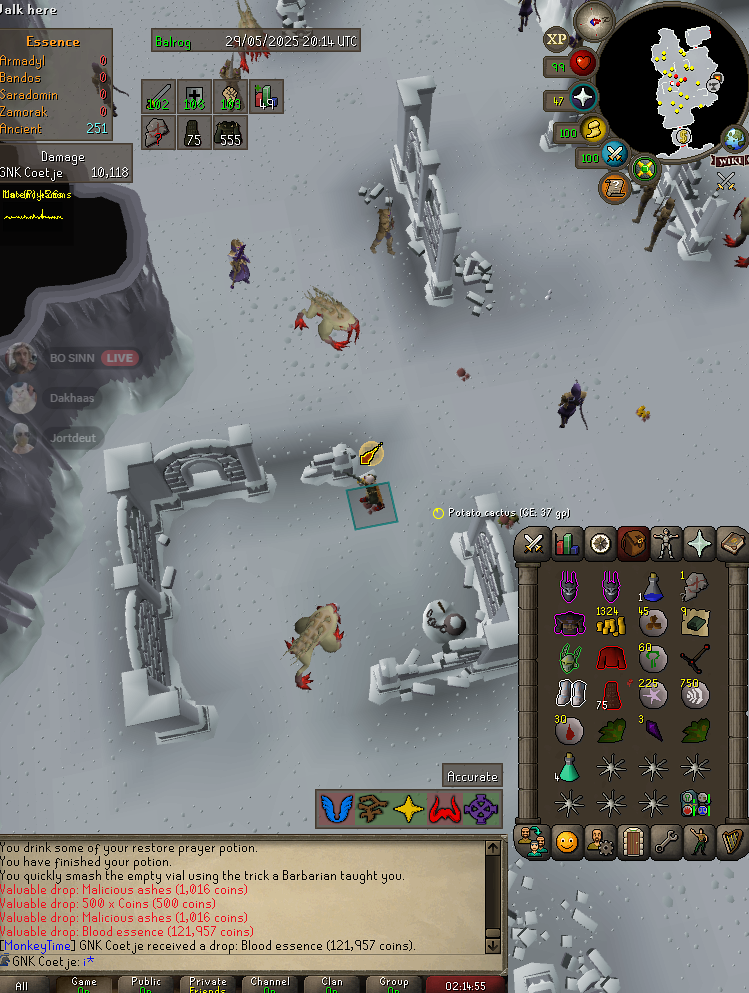Image resolution: width=749 pixels, height=993 pixels.
Task: Activate the Quick-prayers orb
Action: pyautogui.click(x=581, y=98)
